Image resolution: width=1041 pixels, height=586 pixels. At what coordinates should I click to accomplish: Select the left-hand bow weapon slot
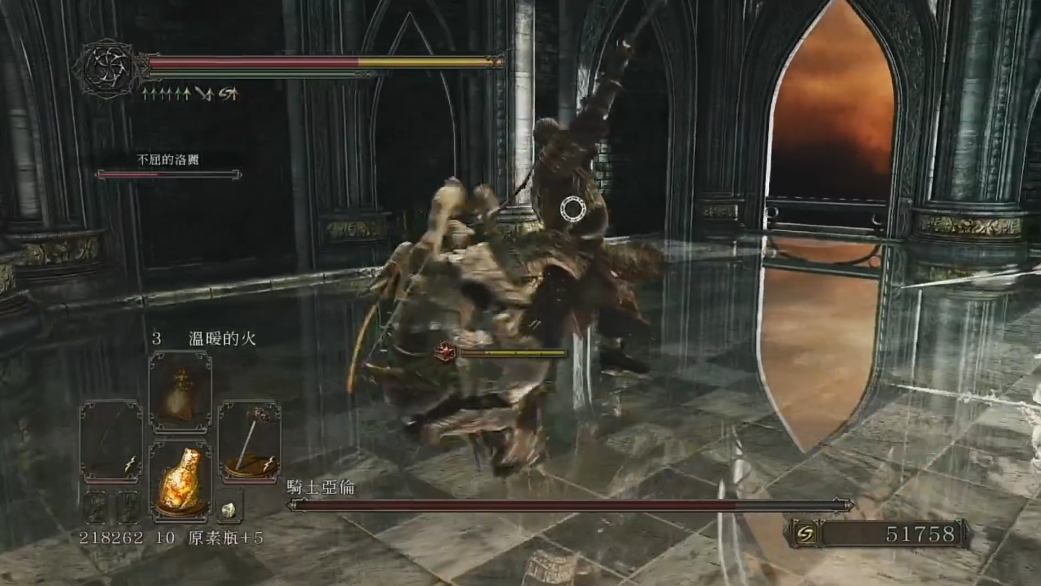click(111, 440)
